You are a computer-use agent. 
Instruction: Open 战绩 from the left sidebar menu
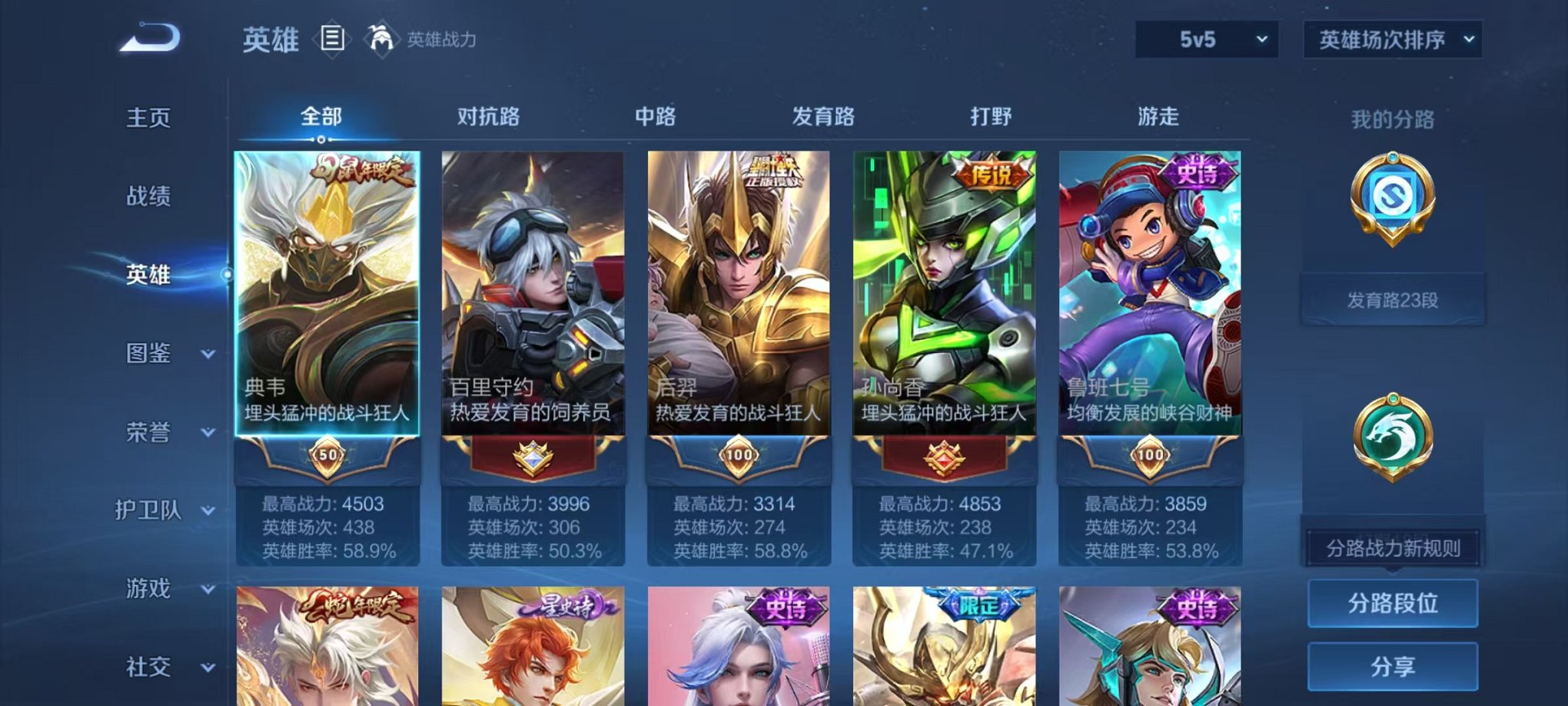(148, 196)
